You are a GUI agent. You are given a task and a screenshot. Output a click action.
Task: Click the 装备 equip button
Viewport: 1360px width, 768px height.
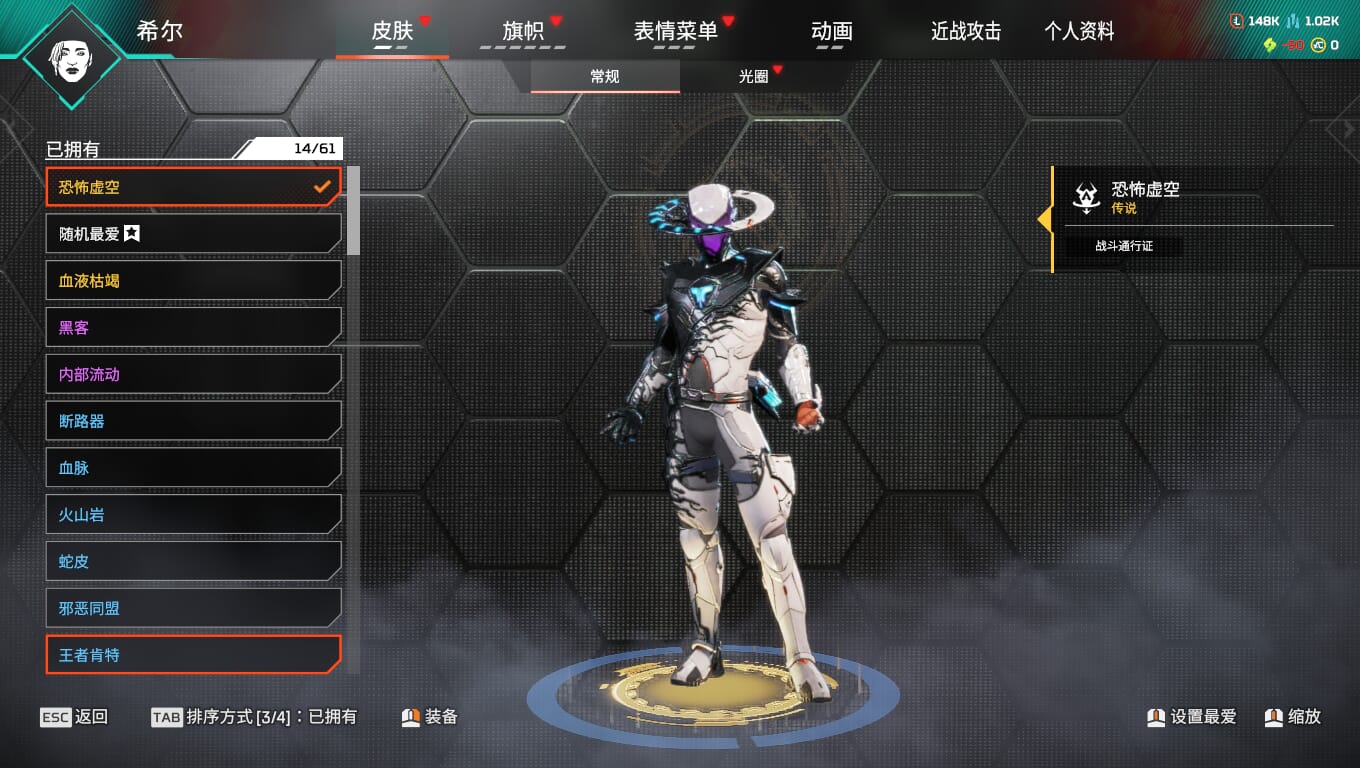pos(430,717)
